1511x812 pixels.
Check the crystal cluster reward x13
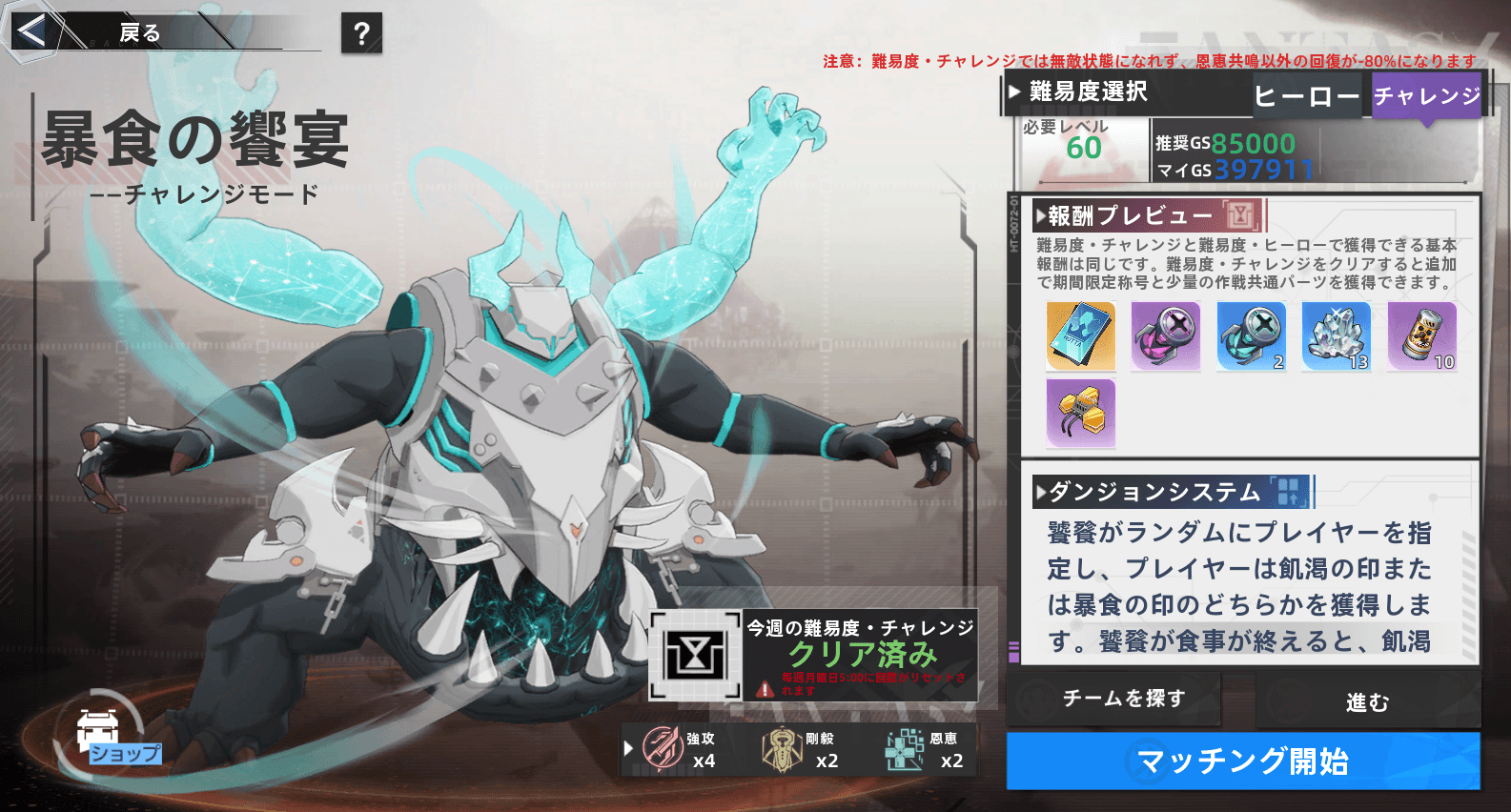(x=1336, y=336)
